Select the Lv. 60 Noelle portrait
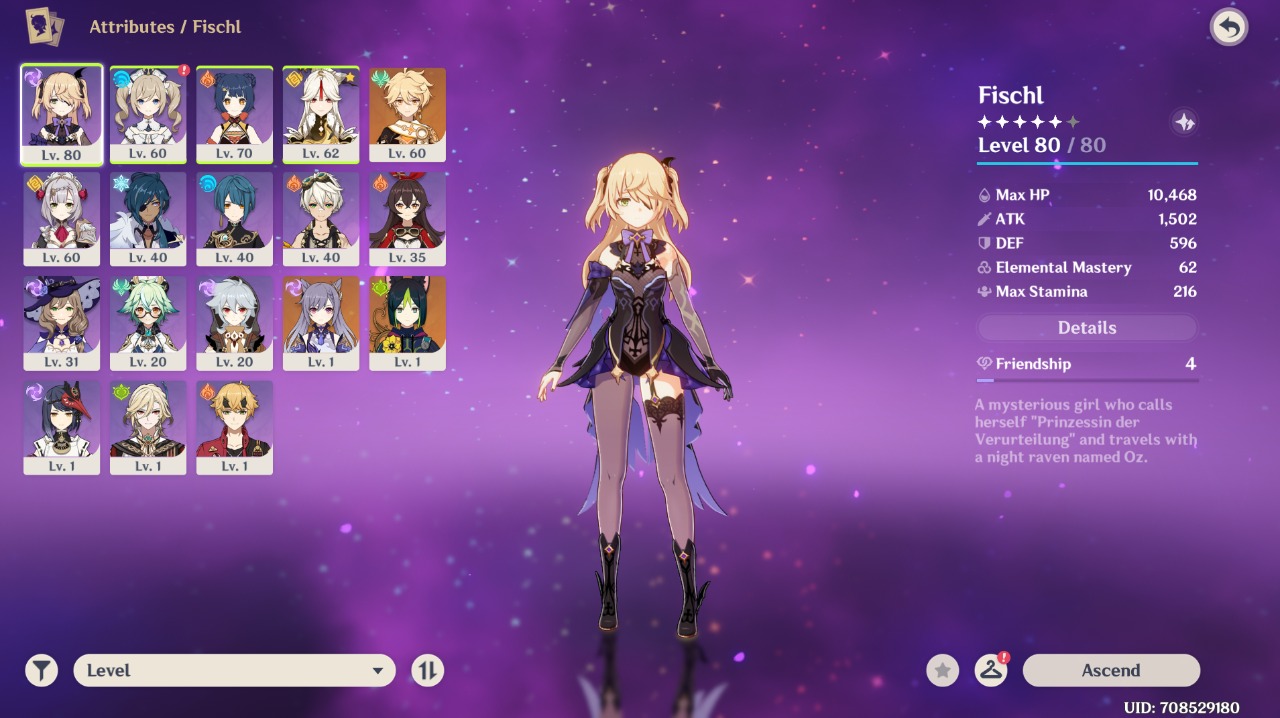This screenshot has height=718, width=1280. pos(61,218)
